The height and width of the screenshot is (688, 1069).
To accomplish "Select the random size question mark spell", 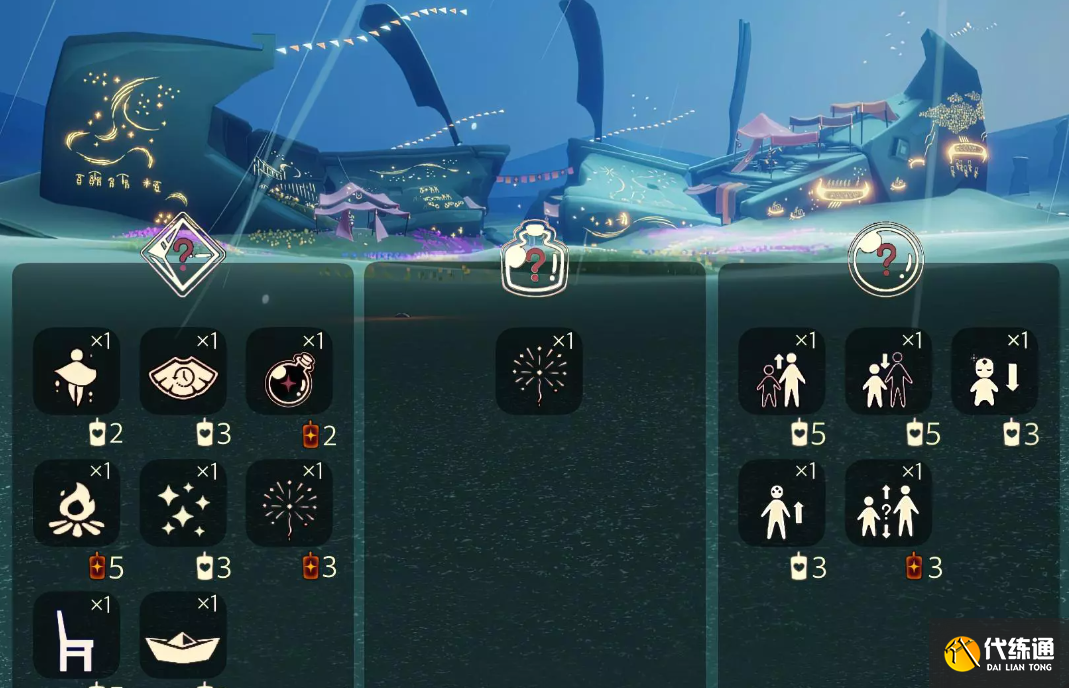I will tap(888, 503).
